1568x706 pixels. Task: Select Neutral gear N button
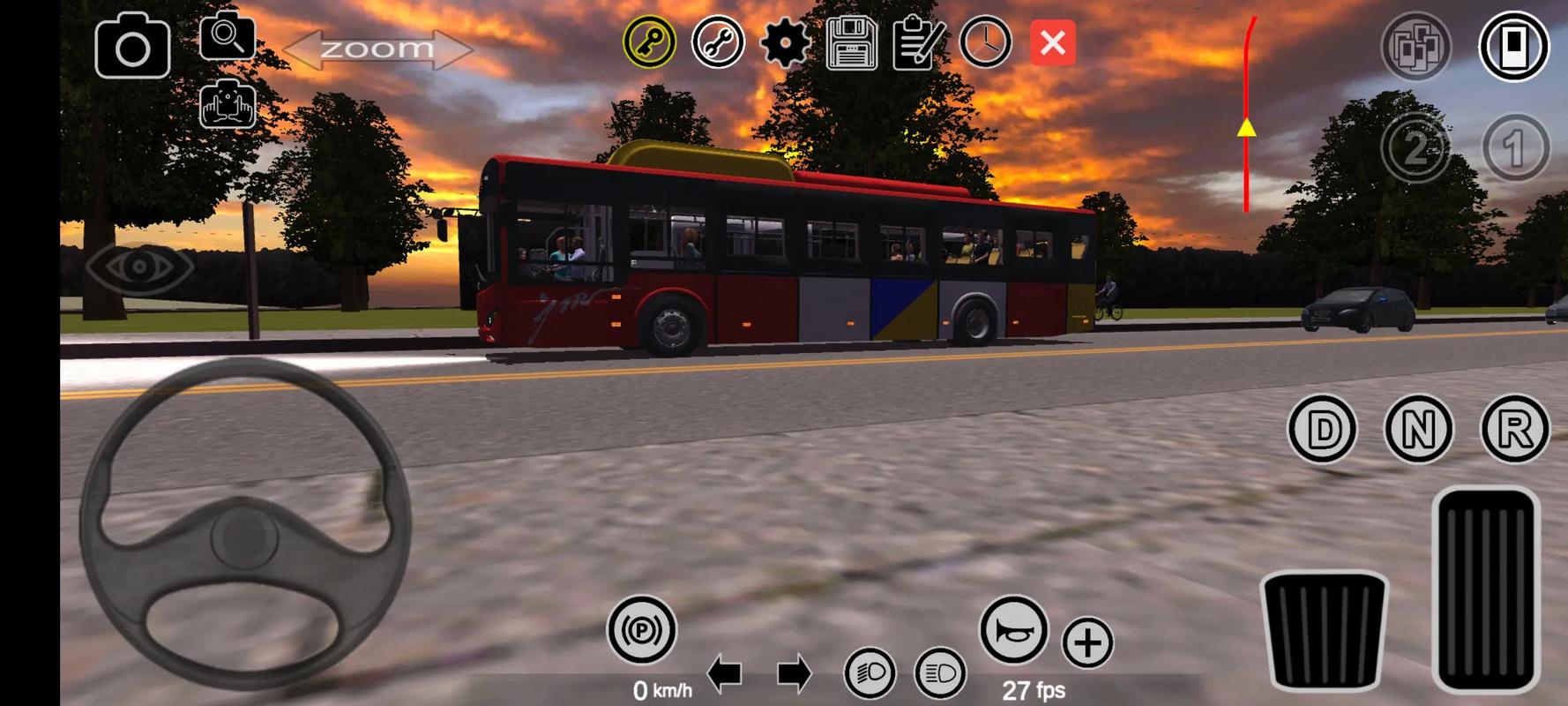[x=1418, y=430]
